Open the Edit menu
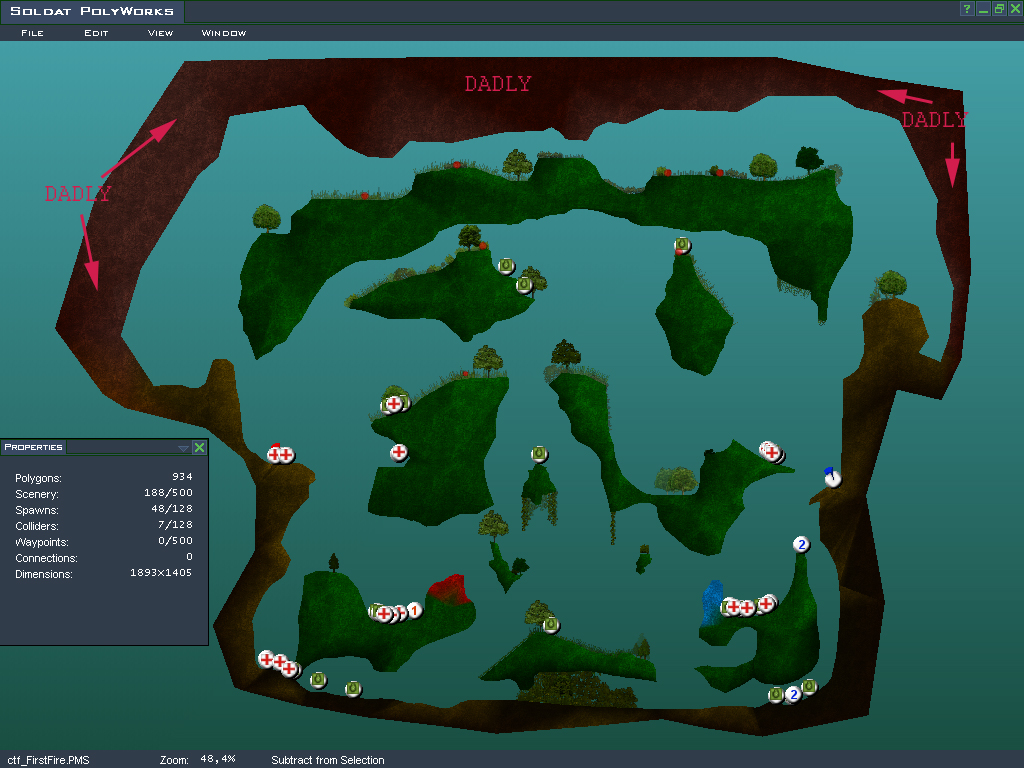The width and height of the screenshot is (1024, 768). (96, 33)
